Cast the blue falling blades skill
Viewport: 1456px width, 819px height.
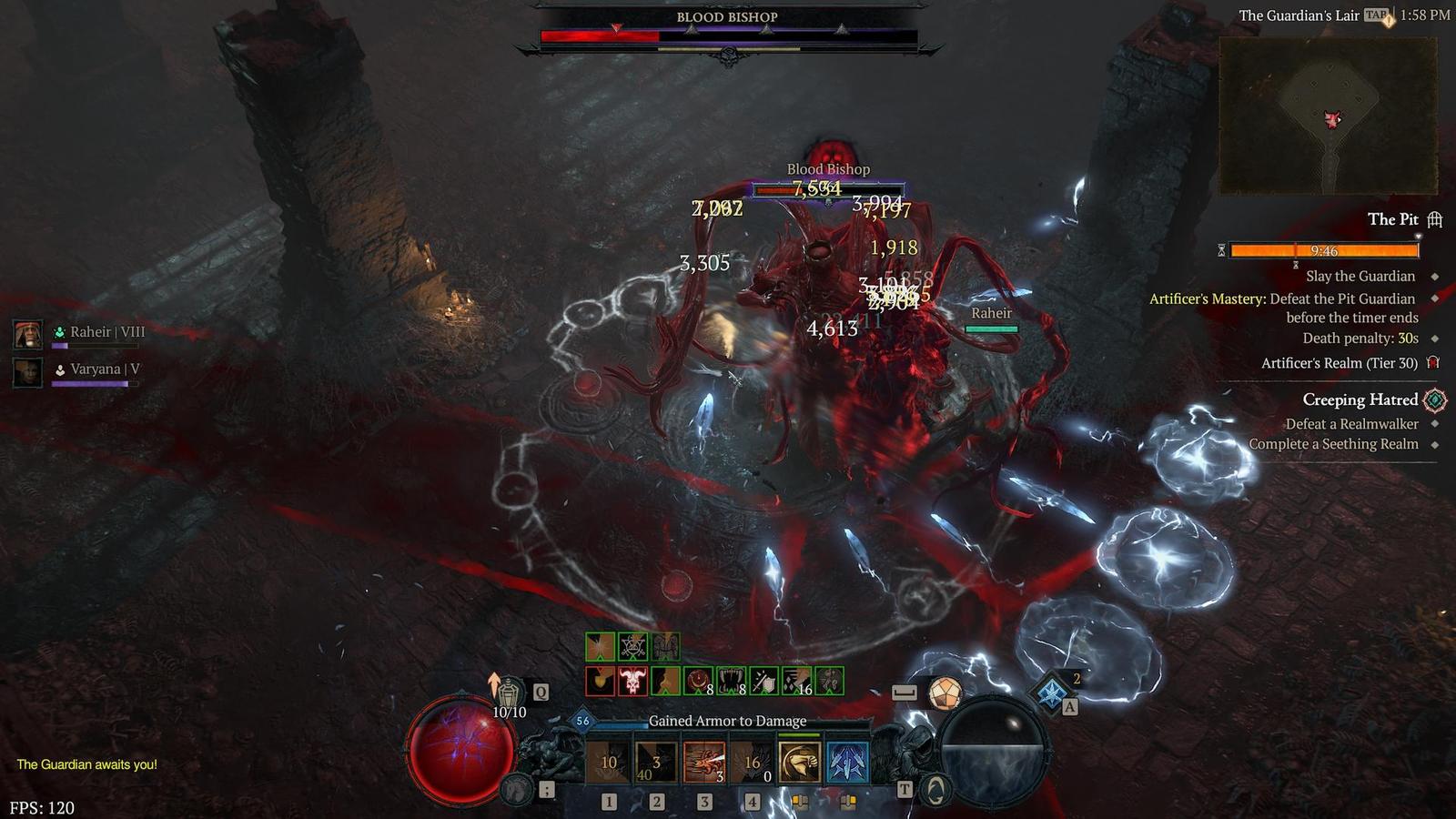847,763
